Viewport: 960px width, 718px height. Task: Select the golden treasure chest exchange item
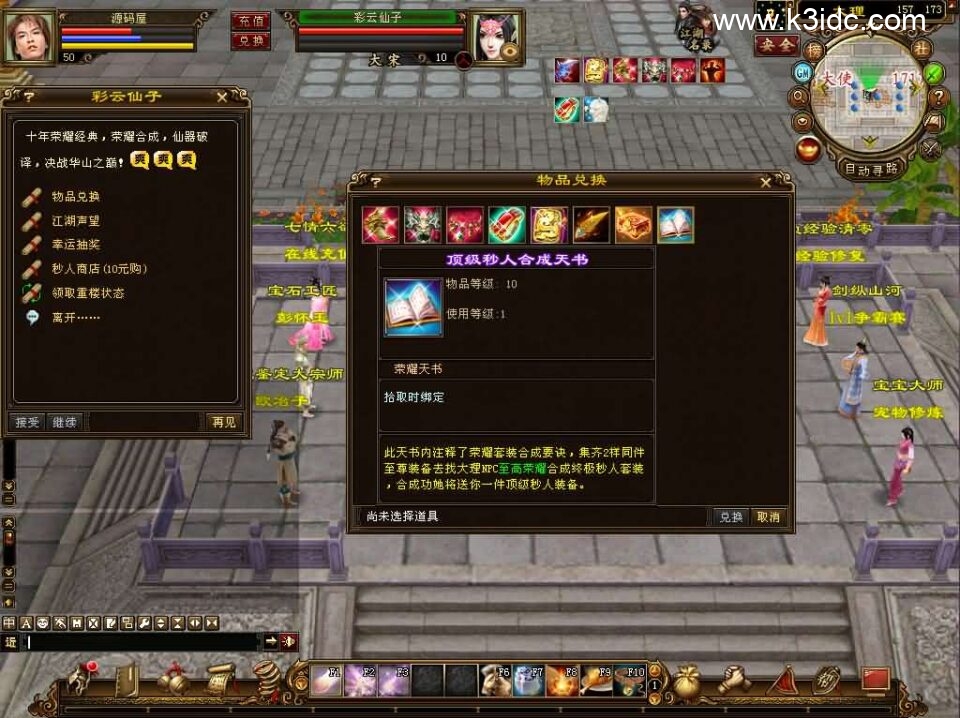(633, 225)
